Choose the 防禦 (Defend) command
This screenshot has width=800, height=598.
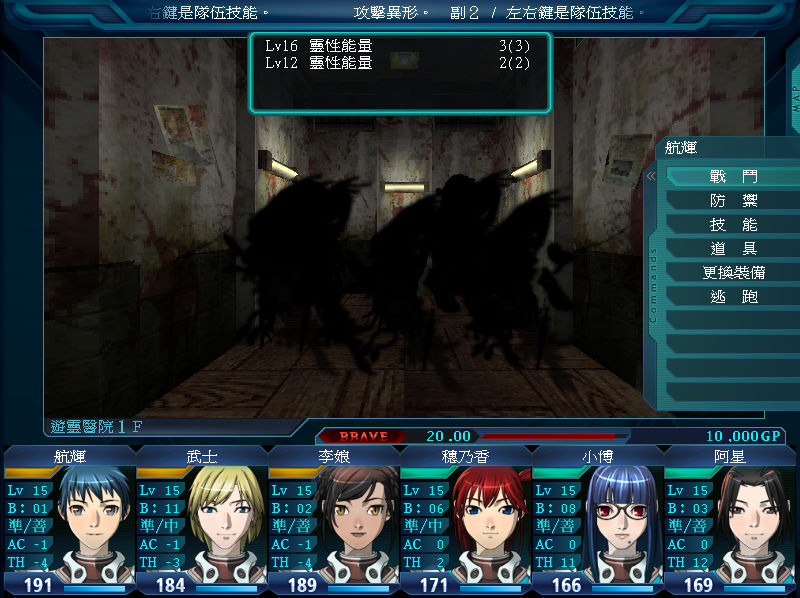click(x=733, y=200)
